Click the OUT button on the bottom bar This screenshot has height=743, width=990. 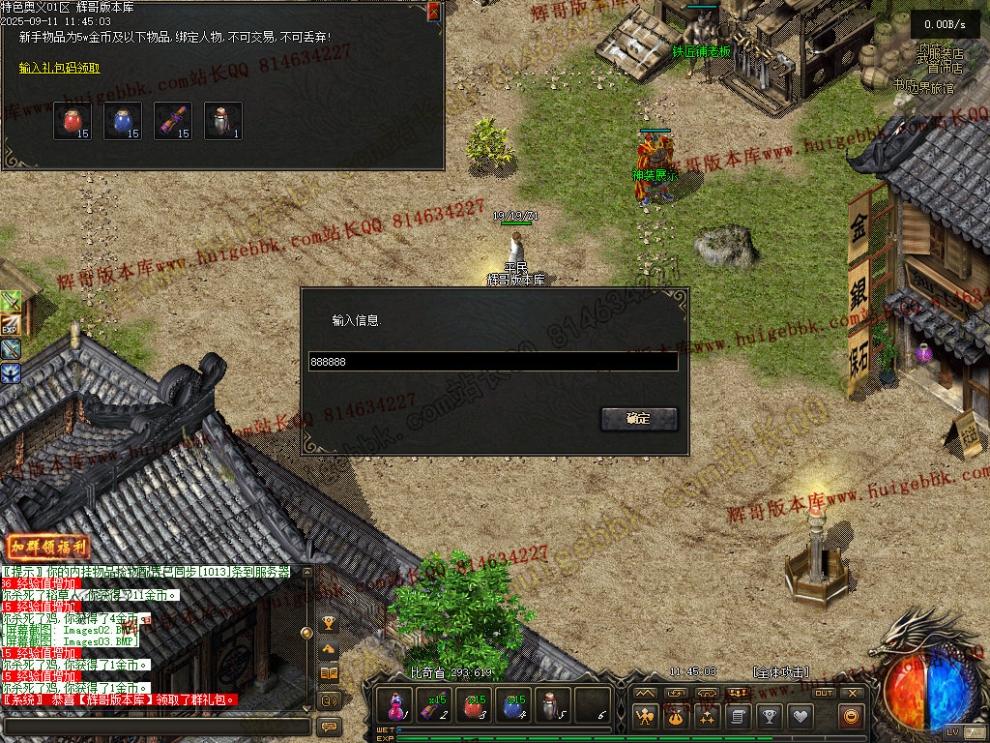point(823,692)
